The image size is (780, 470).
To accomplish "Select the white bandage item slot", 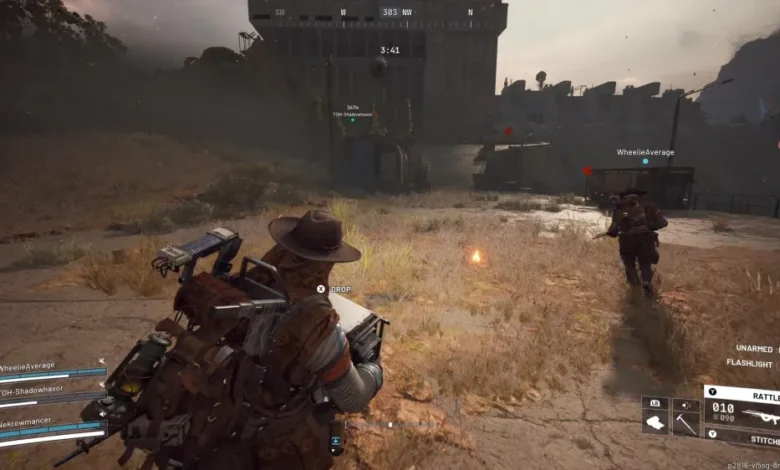I will click(654, 423).
